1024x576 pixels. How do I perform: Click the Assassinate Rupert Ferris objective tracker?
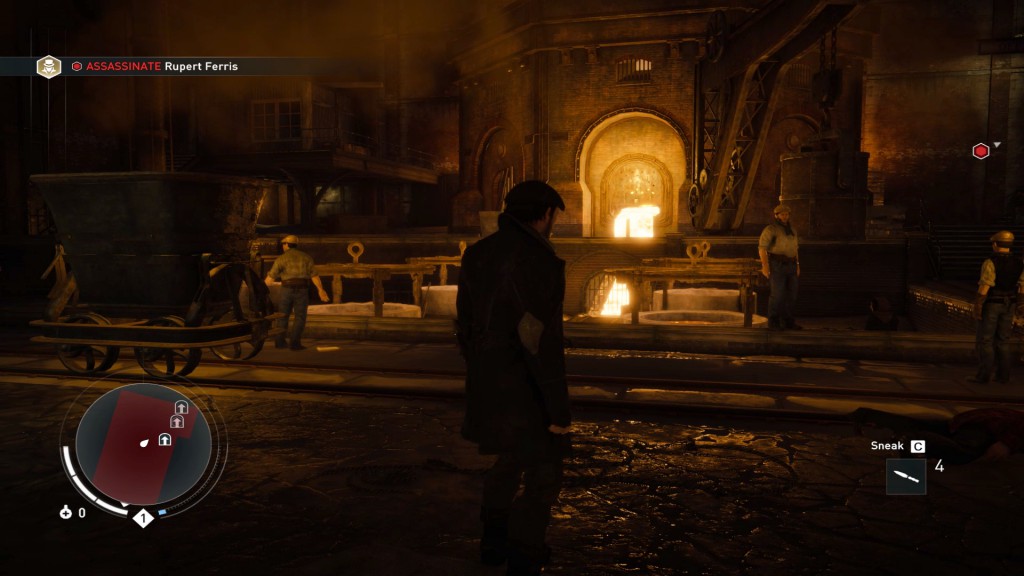coord(161,67)
